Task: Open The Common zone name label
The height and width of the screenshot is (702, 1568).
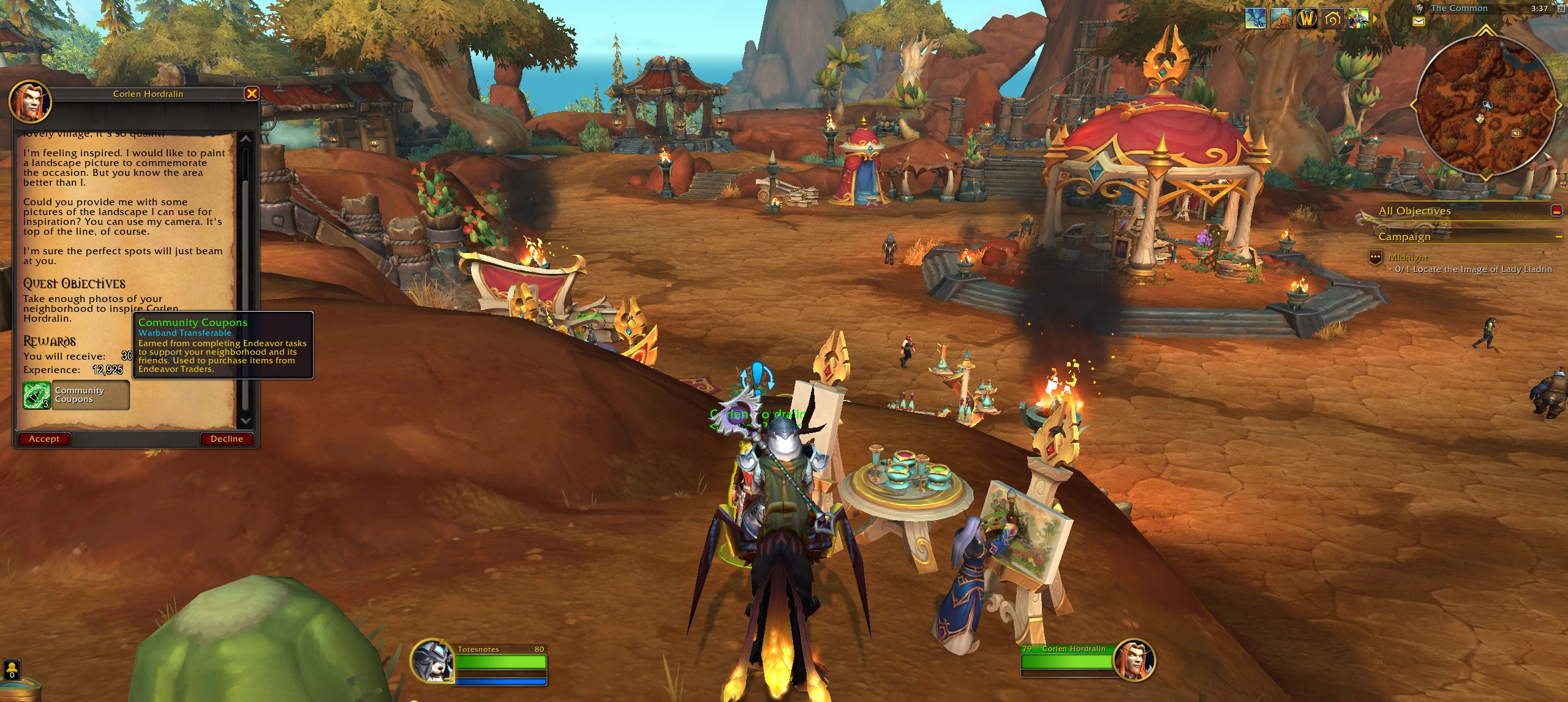Action: click(1459, 9)
